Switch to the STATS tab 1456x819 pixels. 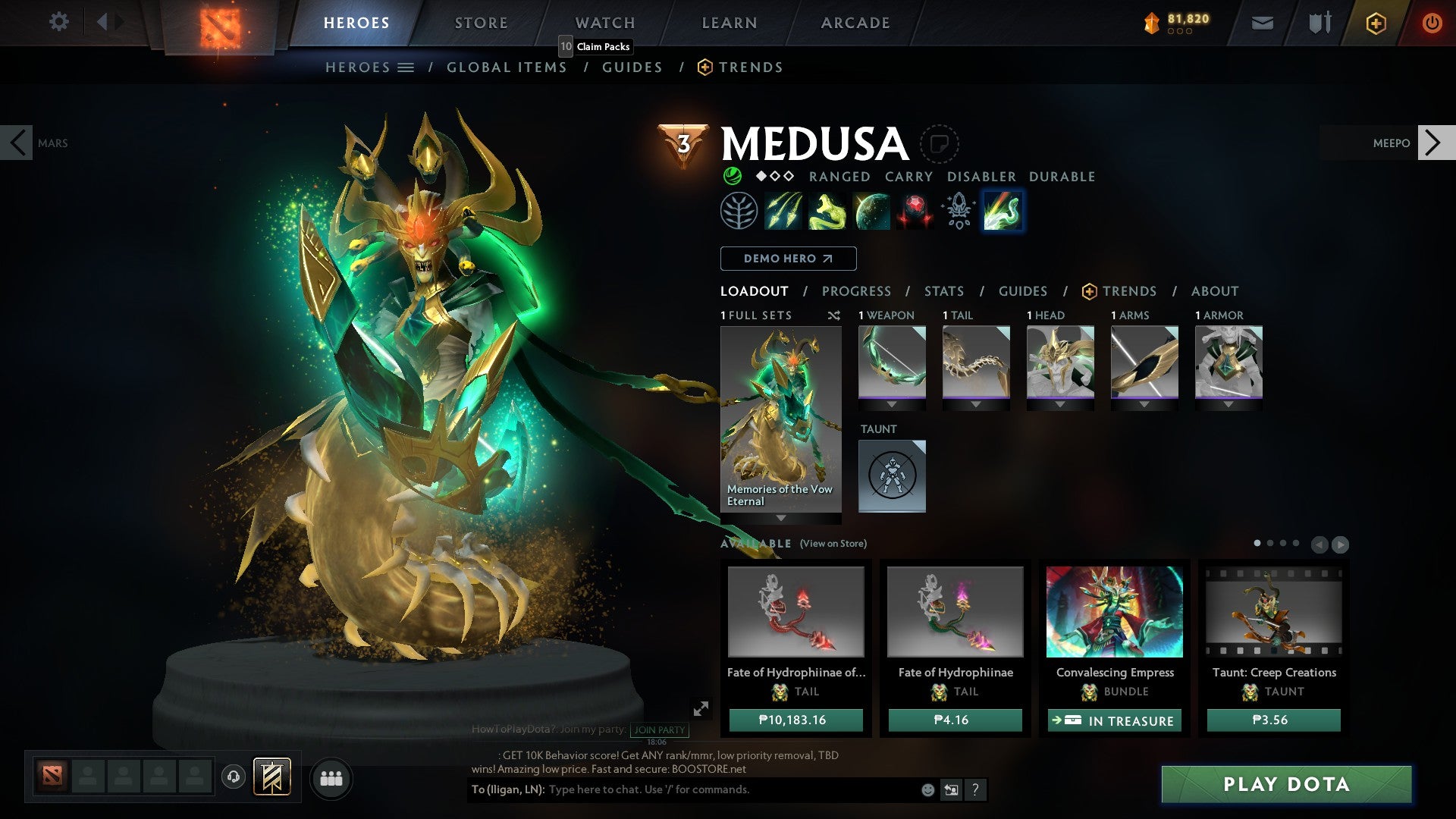(943, 290)
